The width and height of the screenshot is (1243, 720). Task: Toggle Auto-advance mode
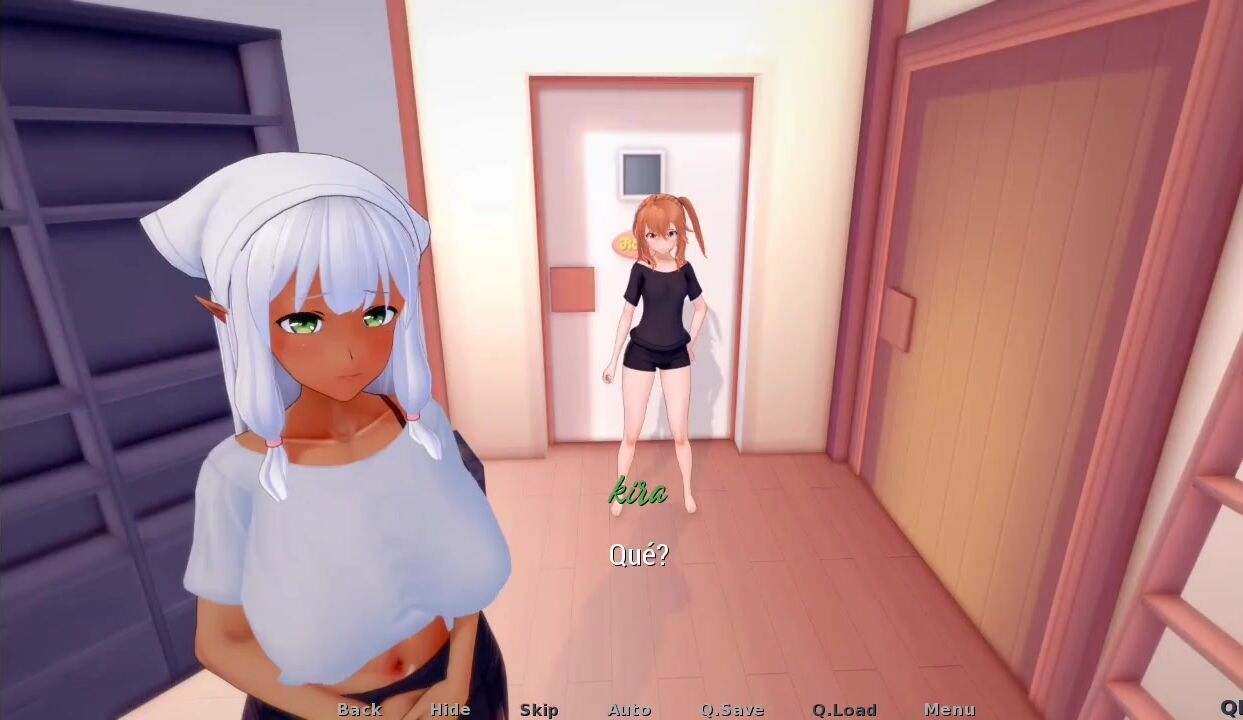click(x=629, y=709)
